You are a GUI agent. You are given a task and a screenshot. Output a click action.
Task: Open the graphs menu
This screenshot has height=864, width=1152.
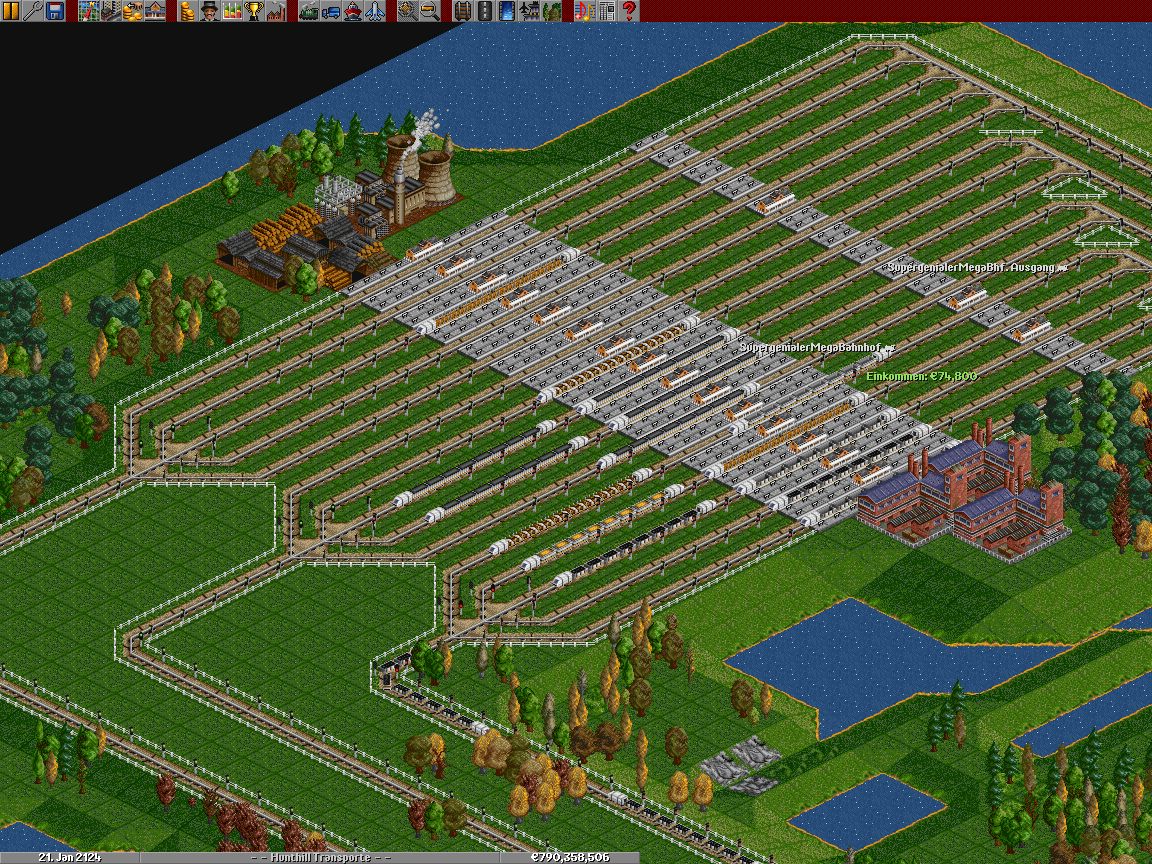(231, 11)
